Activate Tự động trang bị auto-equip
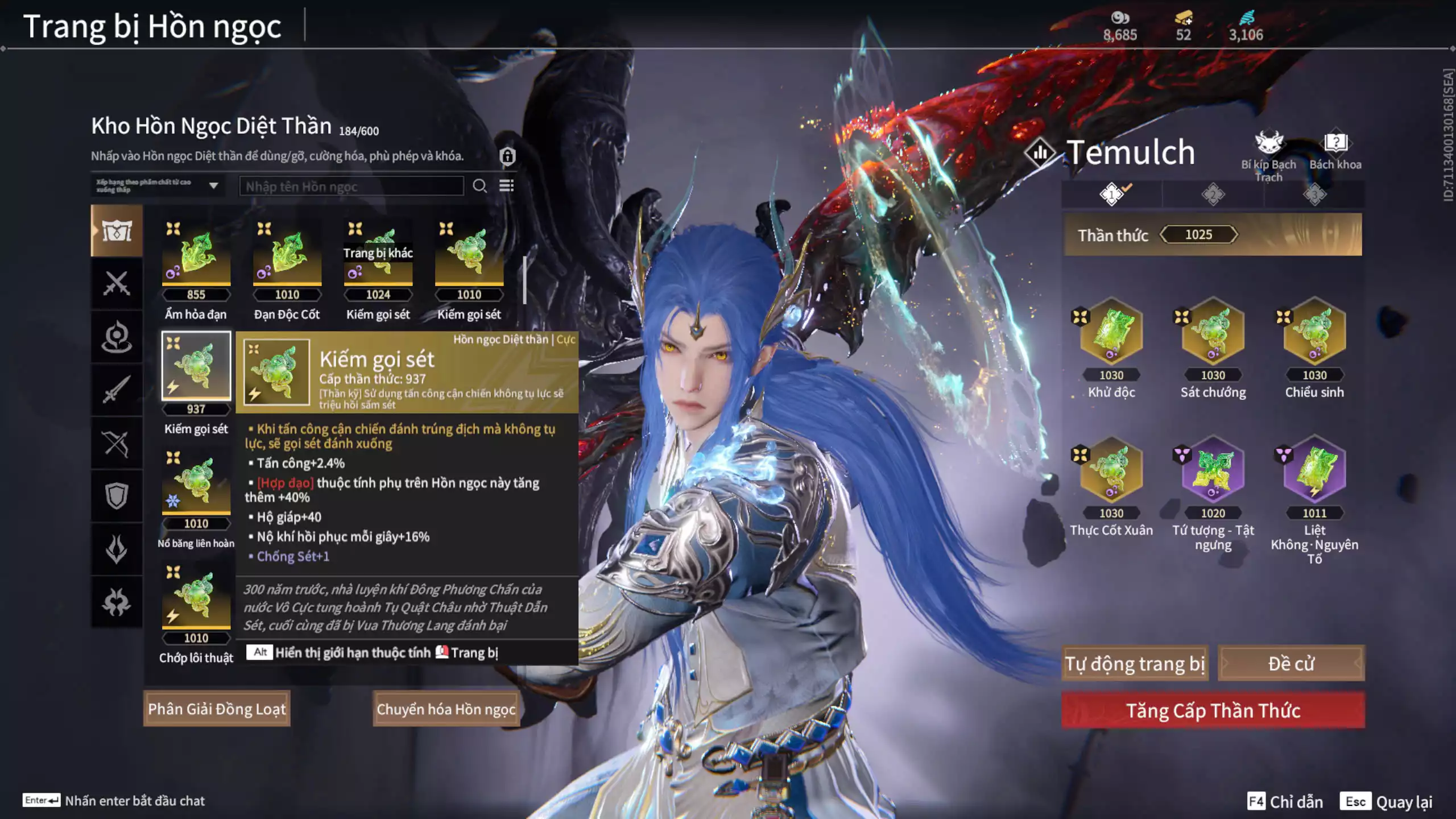Image resolution: width=1456 pixels, height=819 pixels. (1135, 663)
